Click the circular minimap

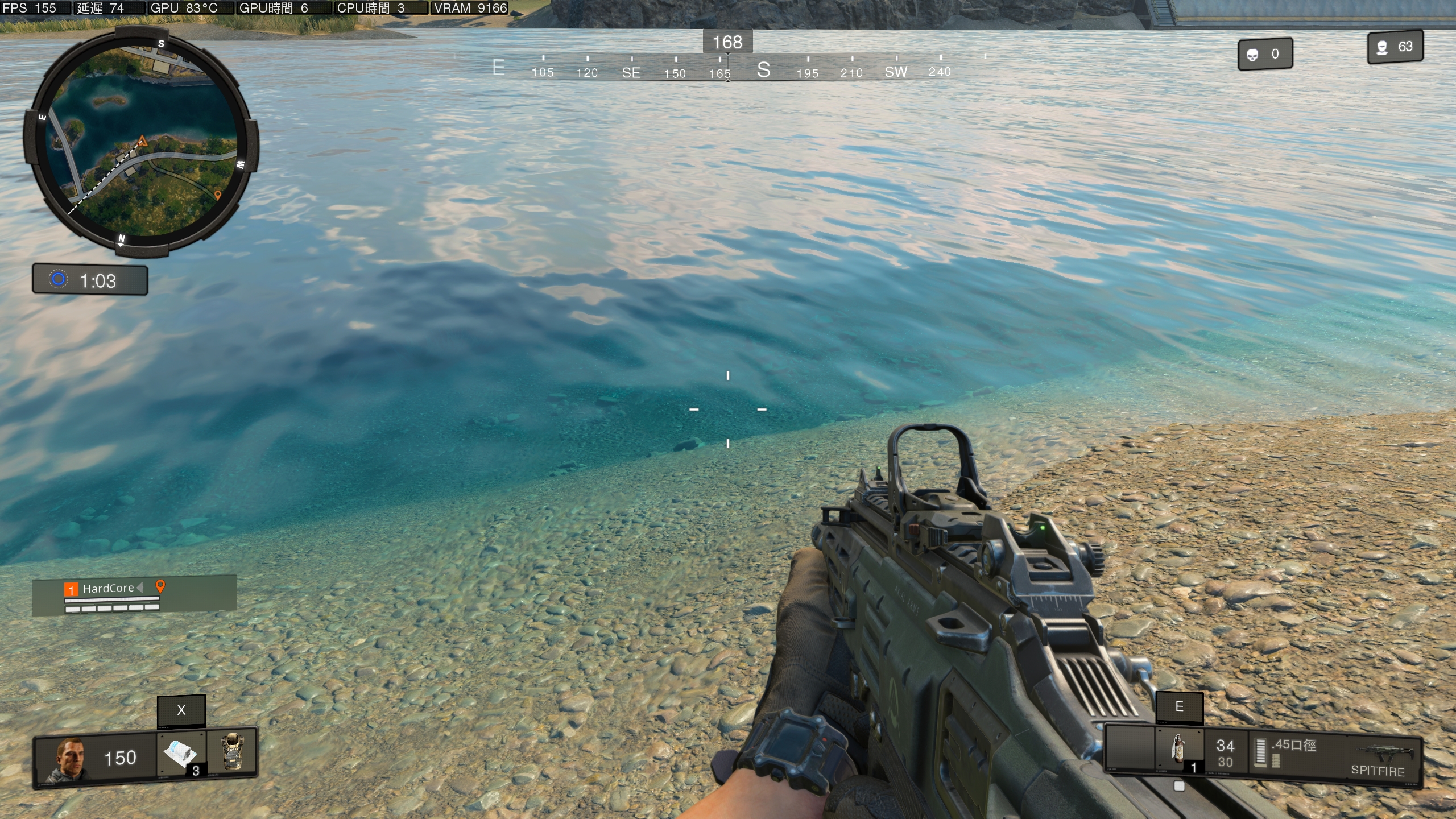click(x=141, y=142)
